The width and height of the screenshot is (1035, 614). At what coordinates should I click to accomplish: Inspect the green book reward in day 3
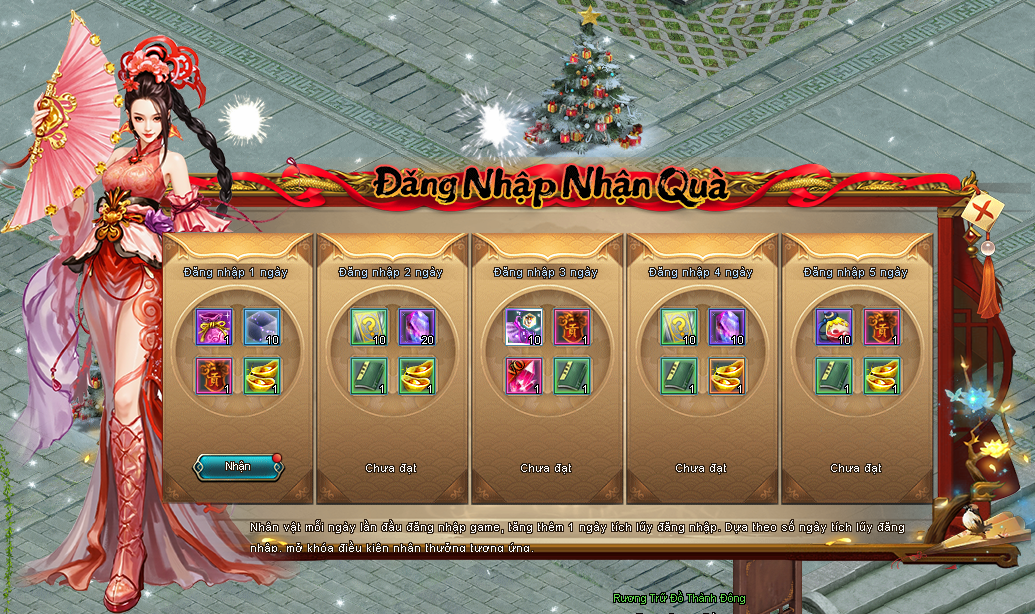click(572, 376)
